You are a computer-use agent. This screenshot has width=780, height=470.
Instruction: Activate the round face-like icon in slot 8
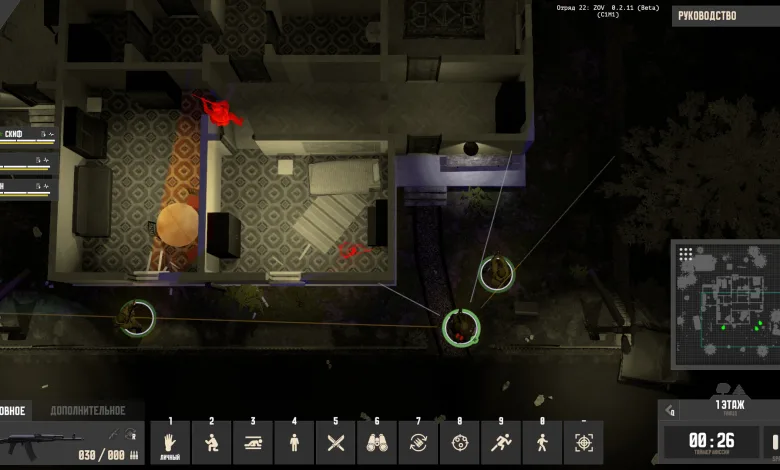click(459, 442)
